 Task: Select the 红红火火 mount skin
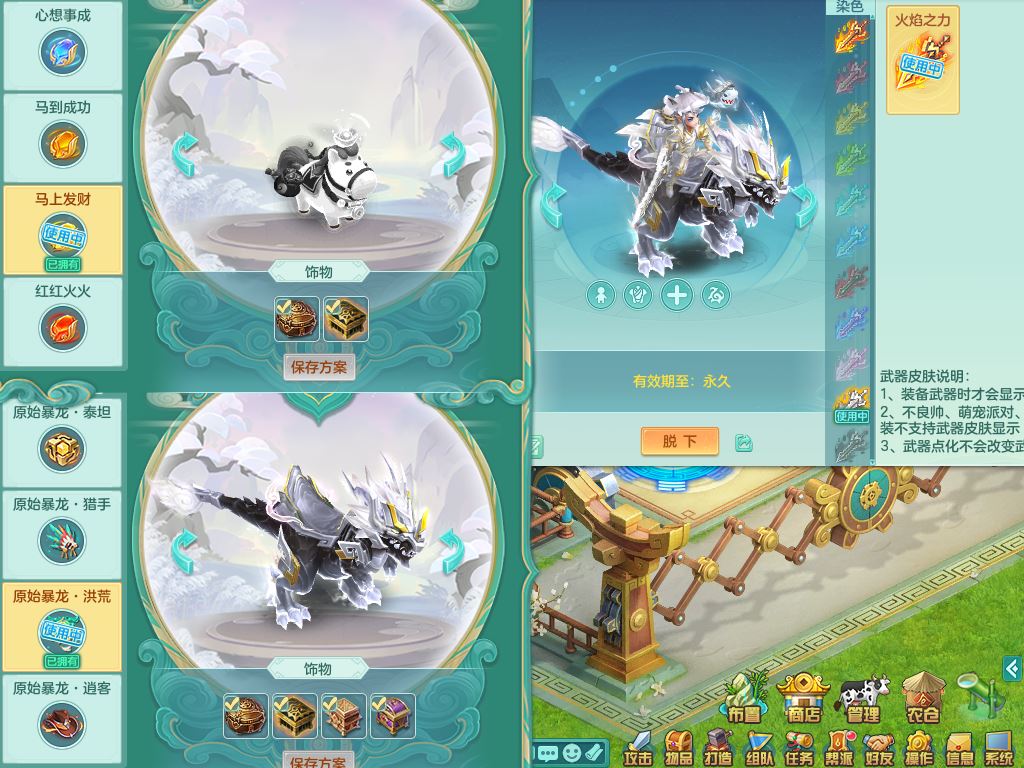(x=63, y=319)
